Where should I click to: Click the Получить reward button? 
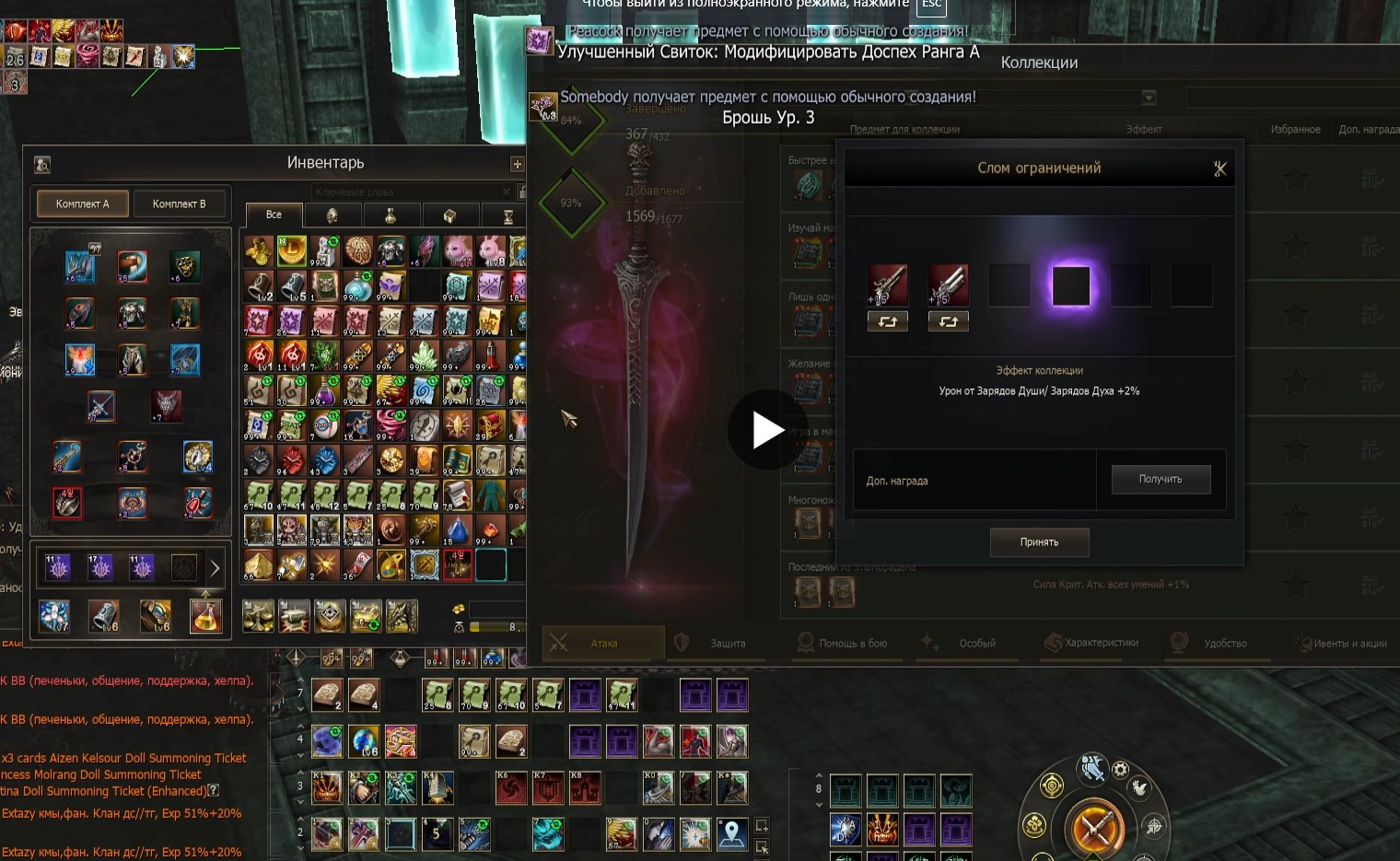click(1161, 479)
